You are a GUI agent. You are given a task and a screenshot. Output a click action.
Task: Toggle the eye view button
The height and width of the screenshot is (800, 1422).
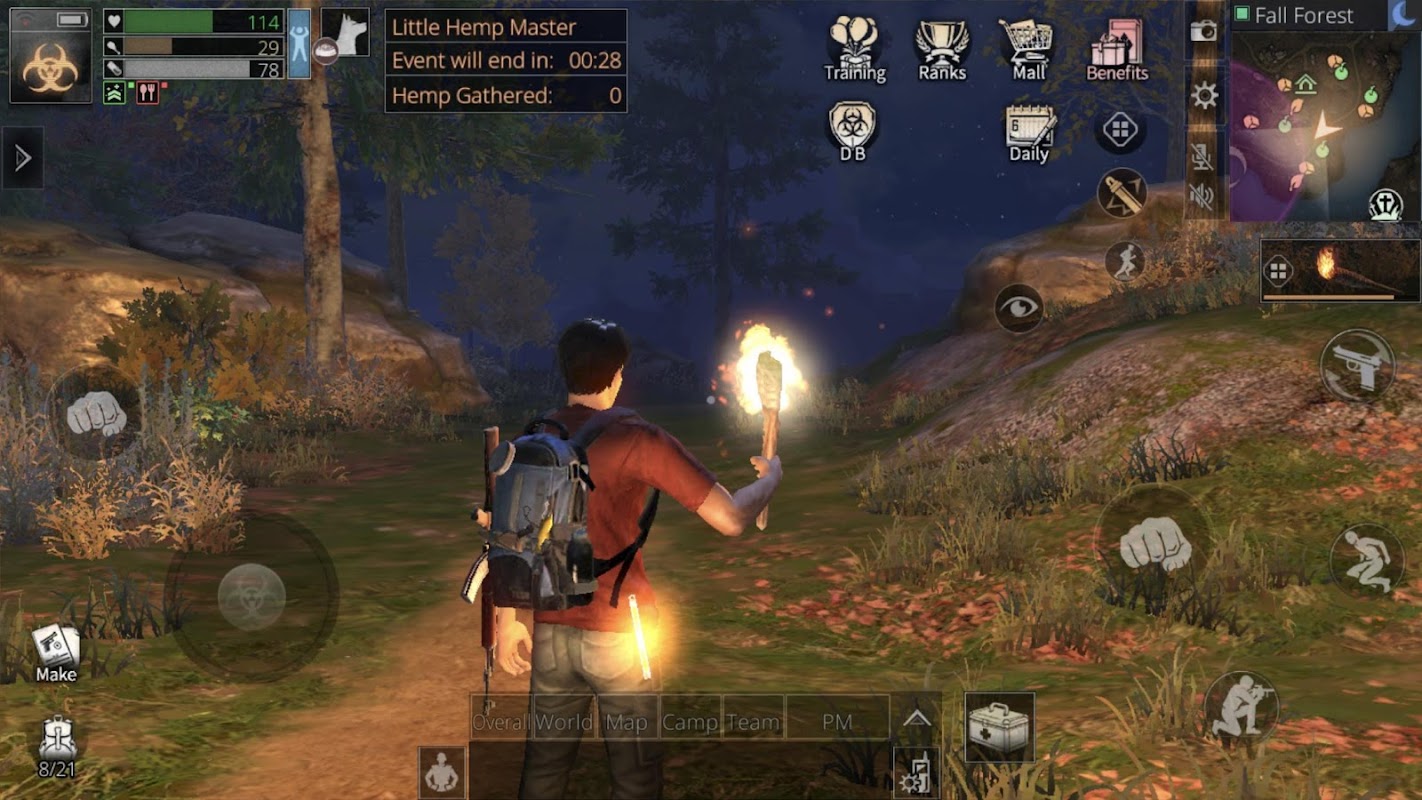1019,308
